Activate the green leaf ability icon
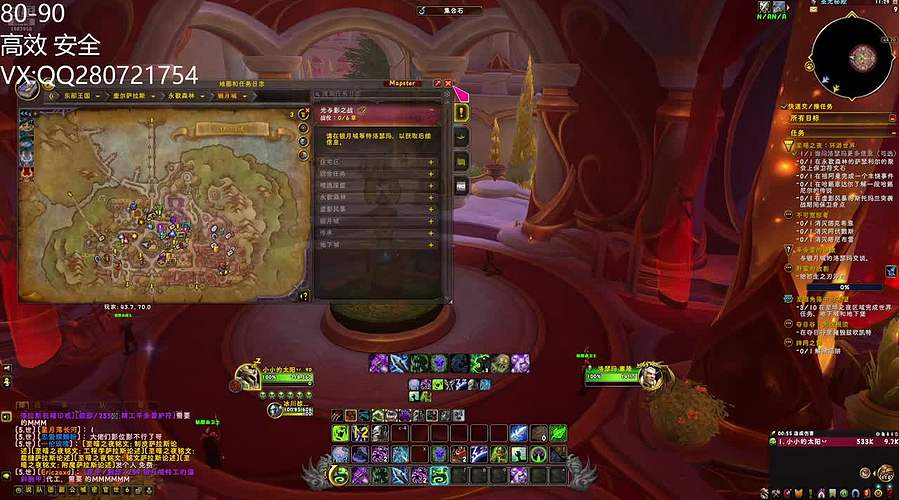899x500 pixels. click(x=558, y=432)
